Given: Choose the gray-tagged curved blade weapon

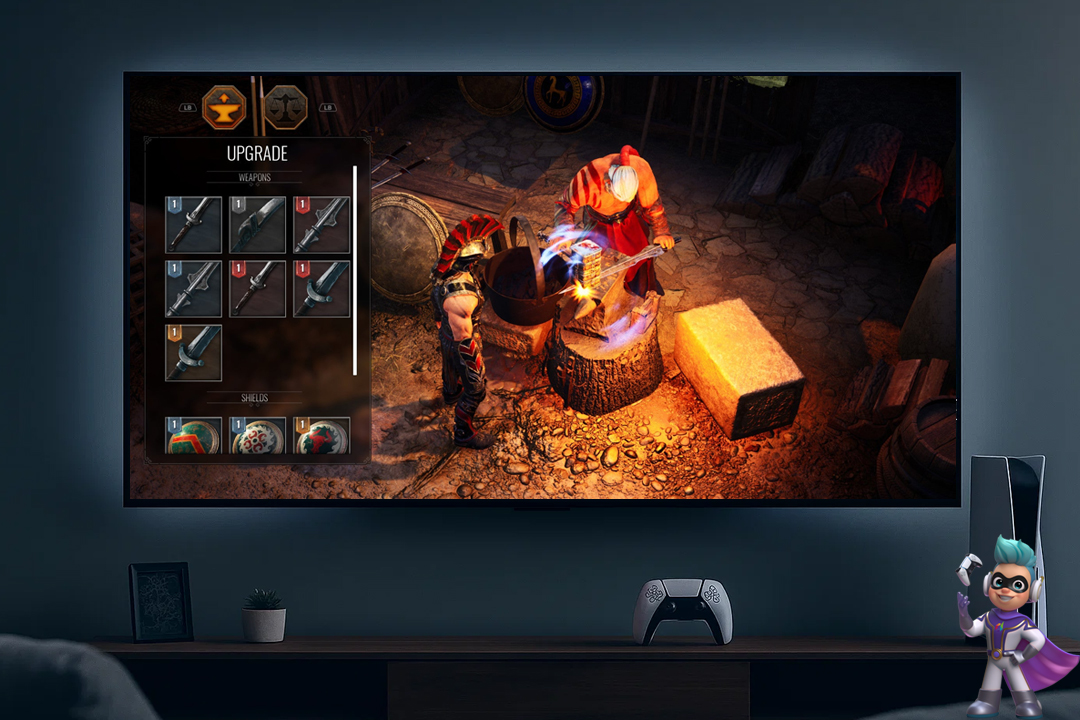Looking at the screenshot, I should click(257, 225).
